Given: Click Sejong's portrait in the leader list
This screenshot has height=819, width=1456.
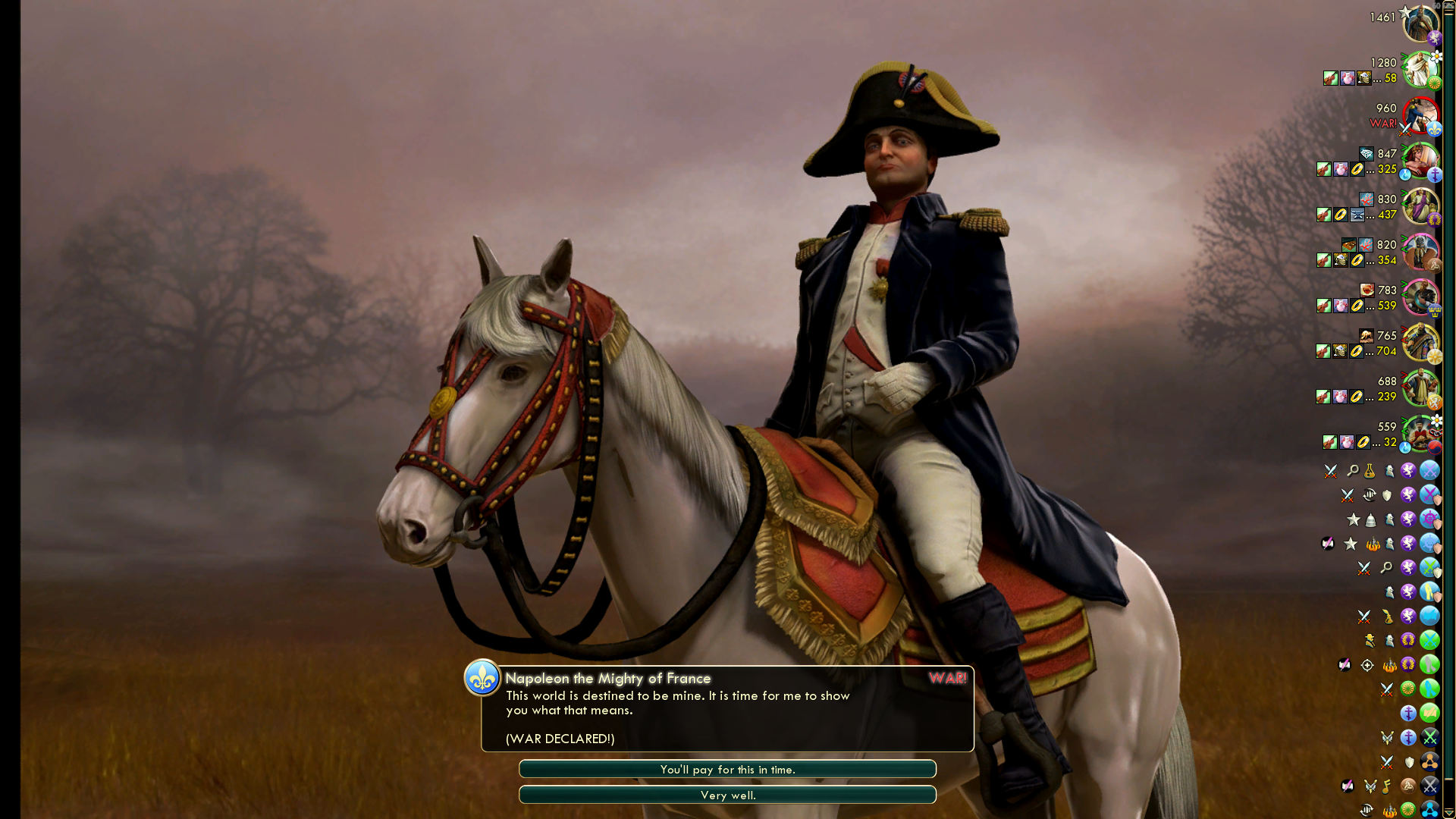Looking at the screenshot, I should 1420,434.
